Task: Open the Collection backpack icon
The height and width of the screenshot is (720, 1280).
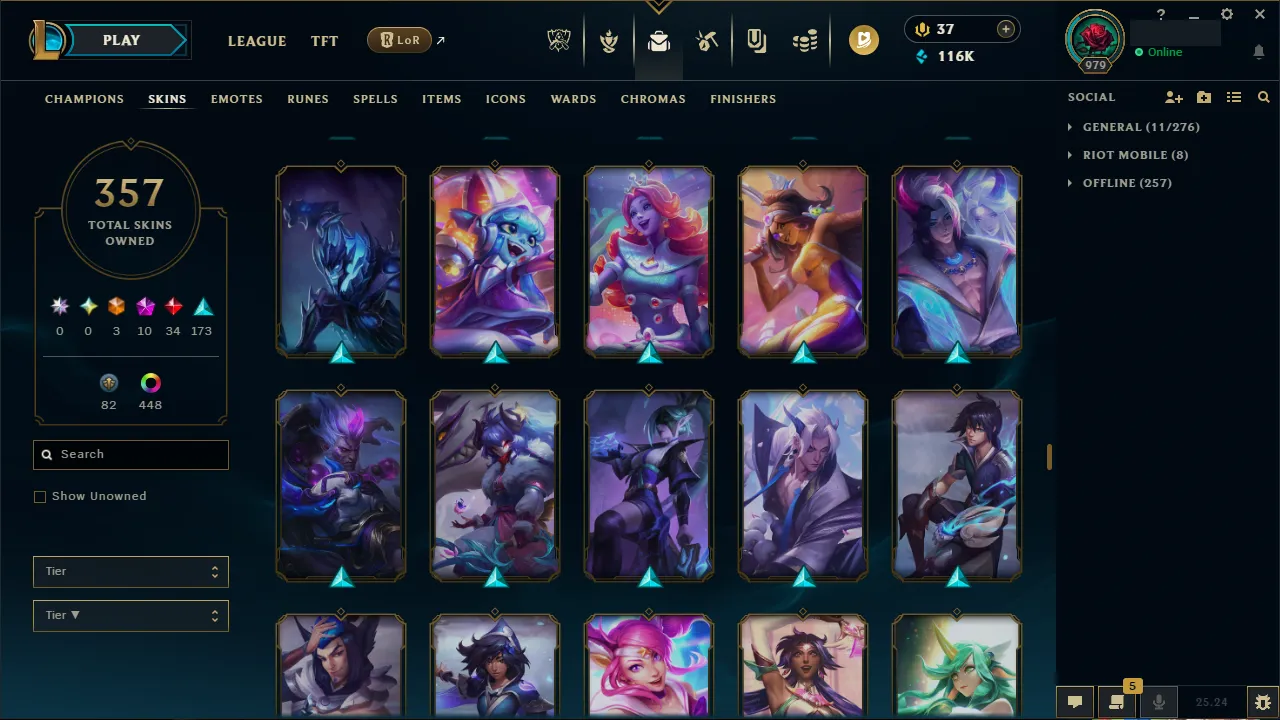Action: [658, 40]
